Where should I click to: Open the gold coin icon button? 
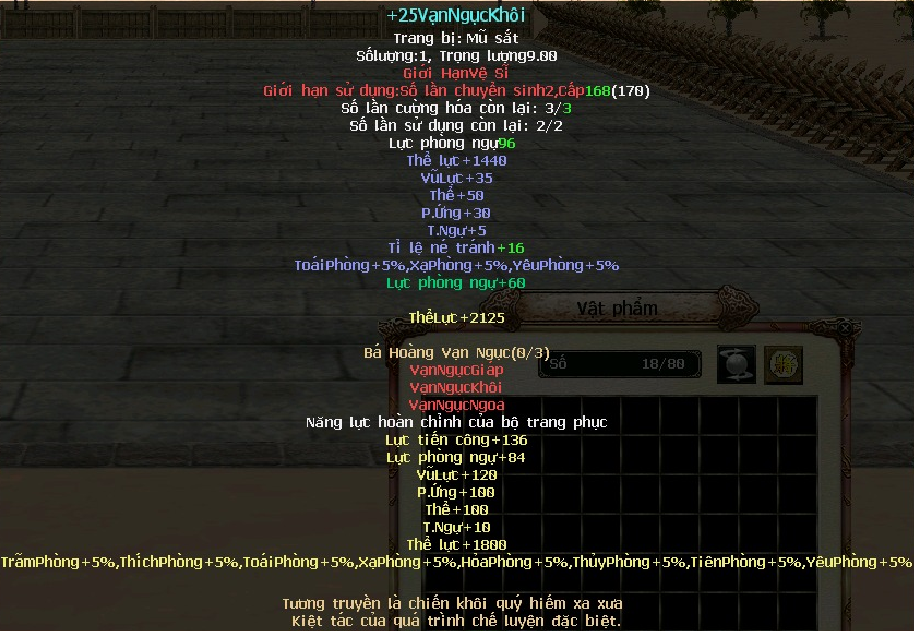click(783, 365)
